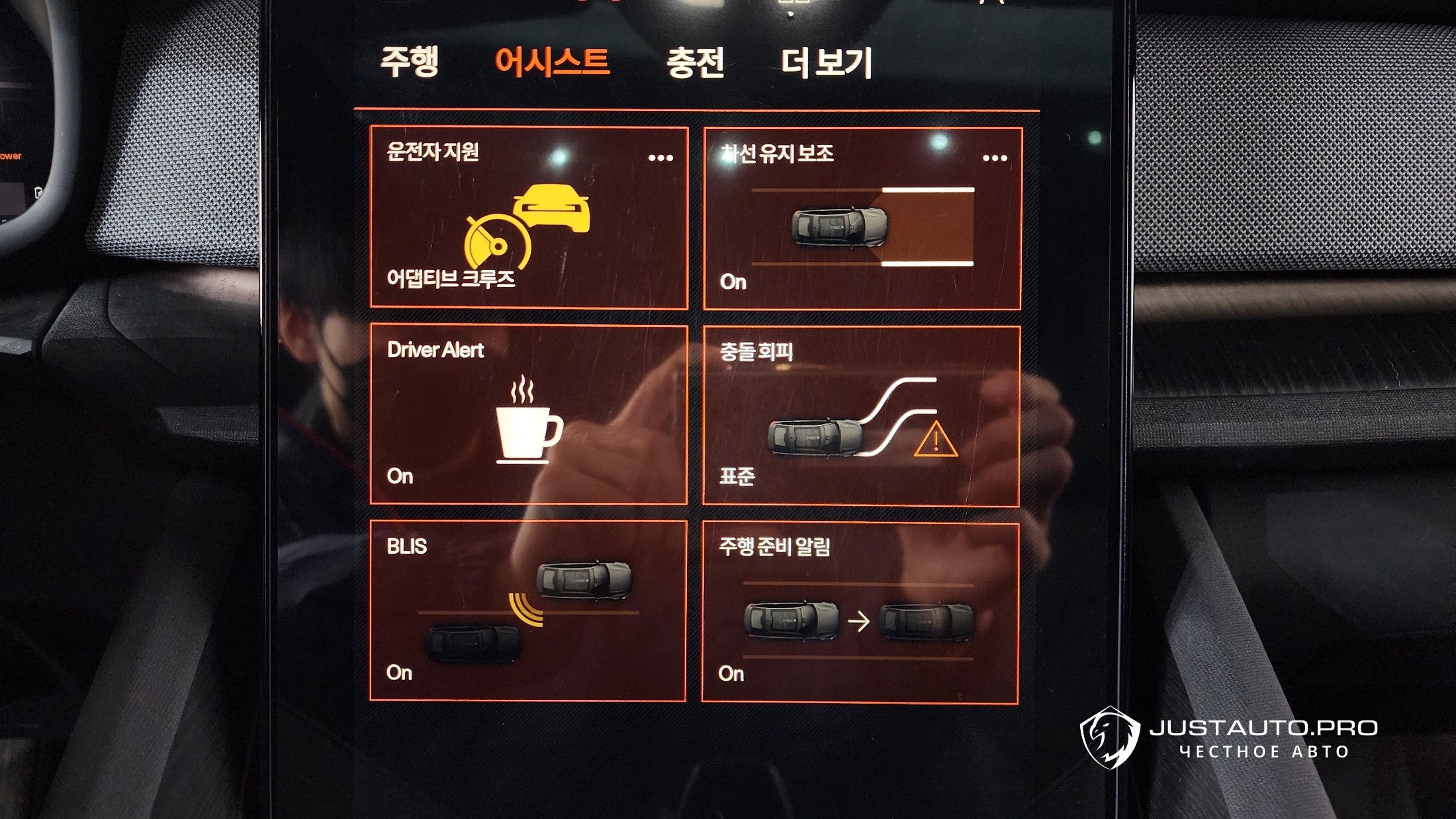Toggle the BLIS blind spot tile
The width and height of the screenshot is (1456, 819).
click(x=527, y=611)
